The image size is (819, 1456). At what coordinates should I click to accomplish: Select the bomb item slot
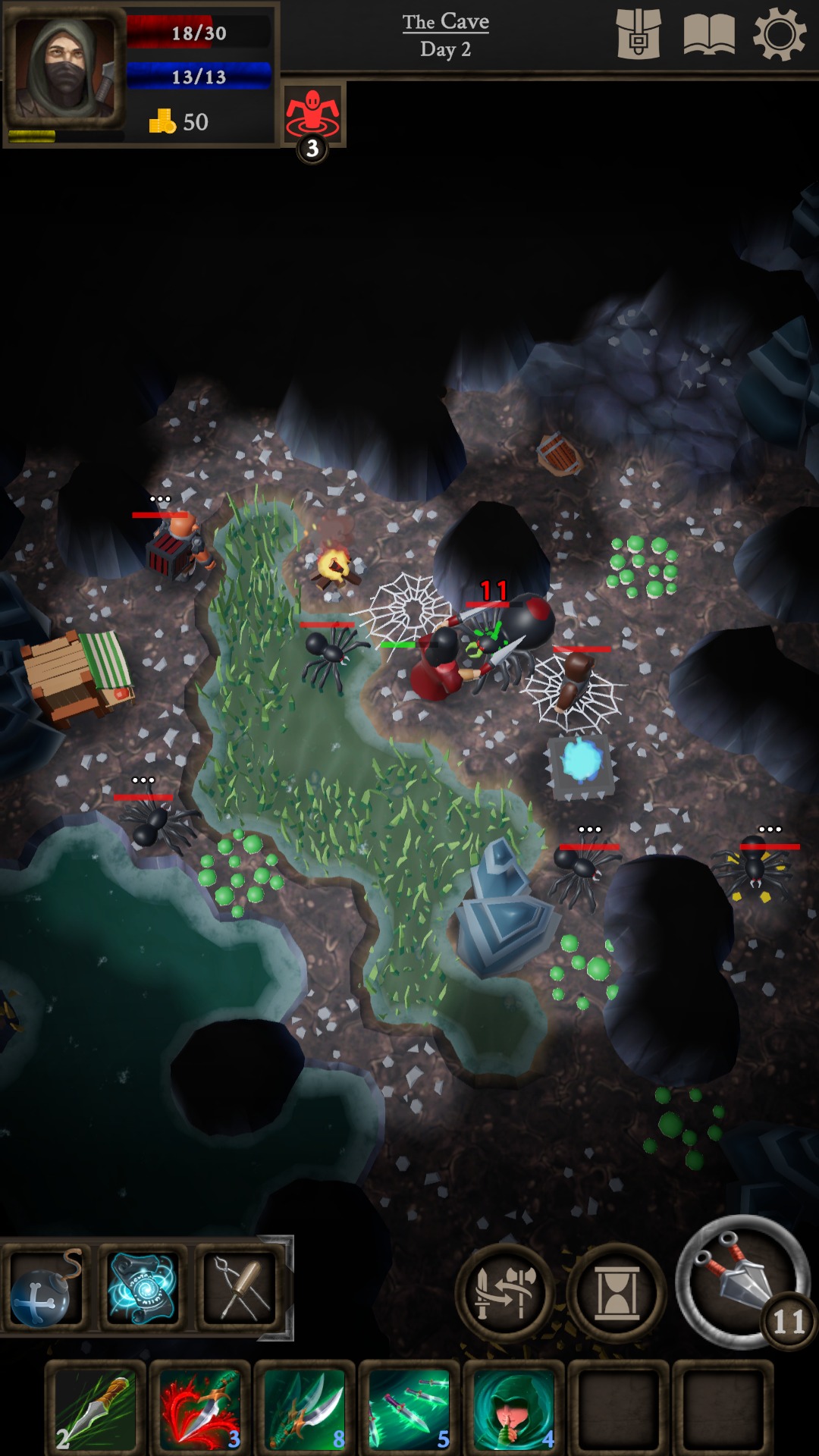point(45,1288)
